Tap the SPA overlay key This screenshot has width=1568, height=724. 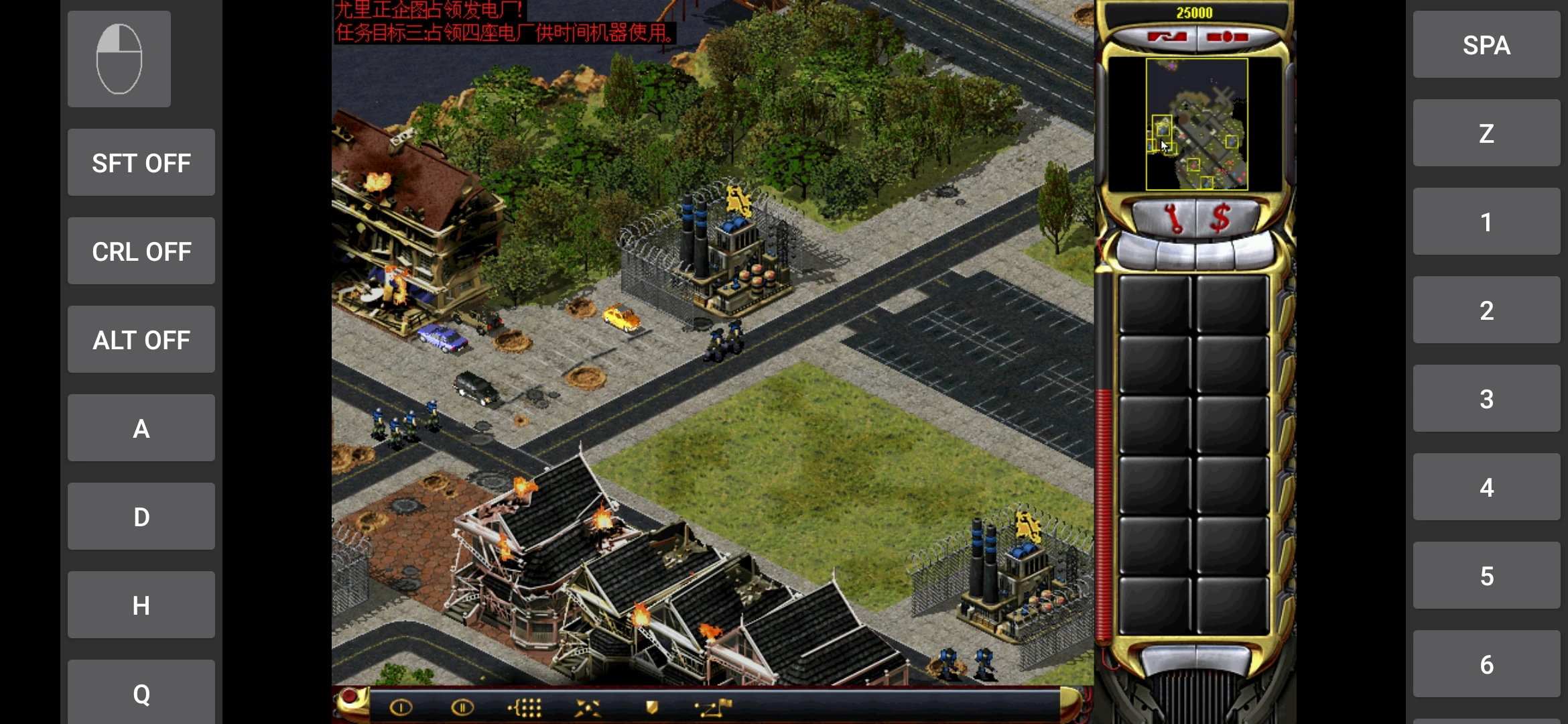click(x=1486, y=45)
